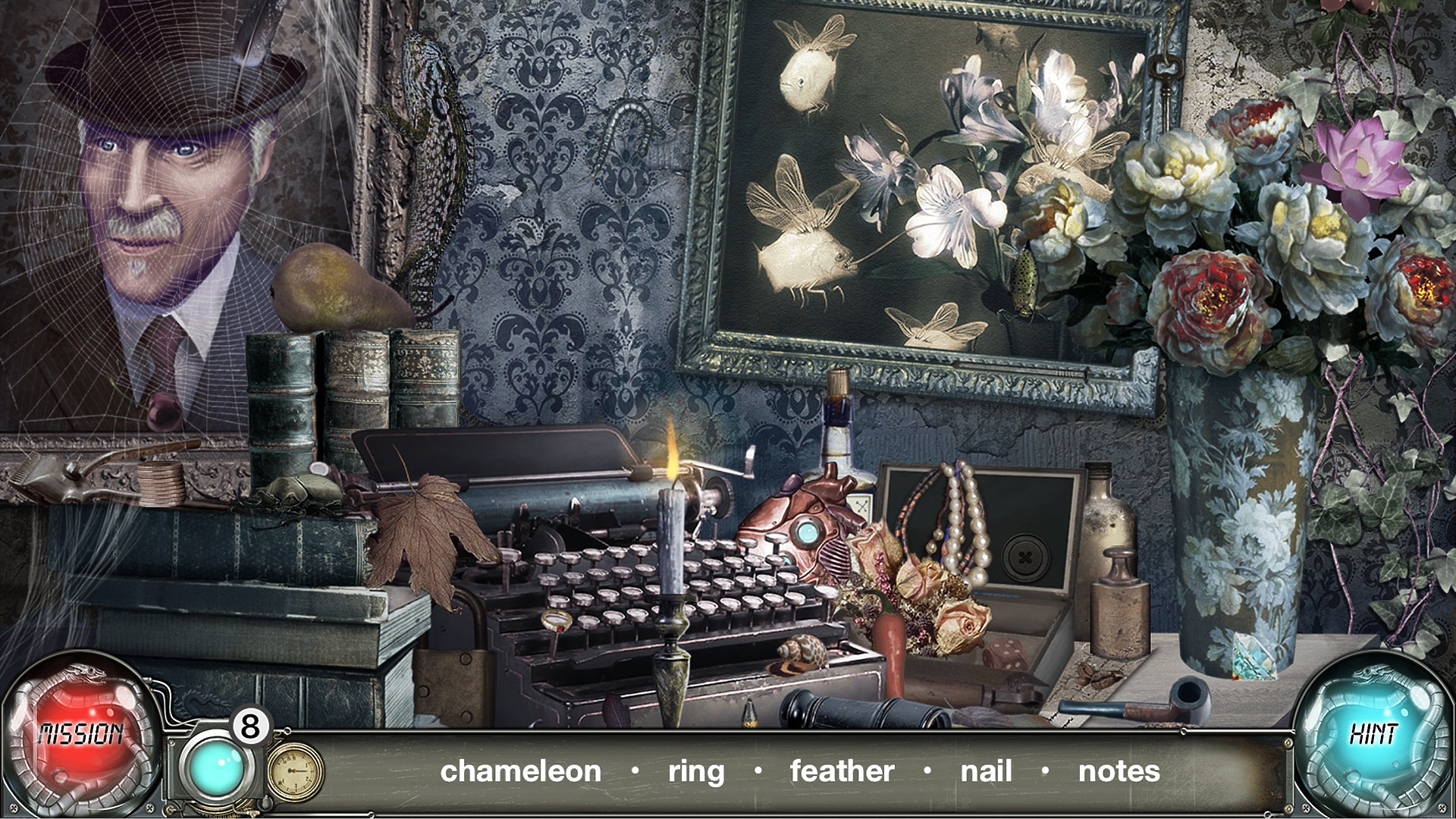The height and width of the screenshot is (819, 1456).
Task: Click the 'feather' label in the word bar
Action: 840,771
